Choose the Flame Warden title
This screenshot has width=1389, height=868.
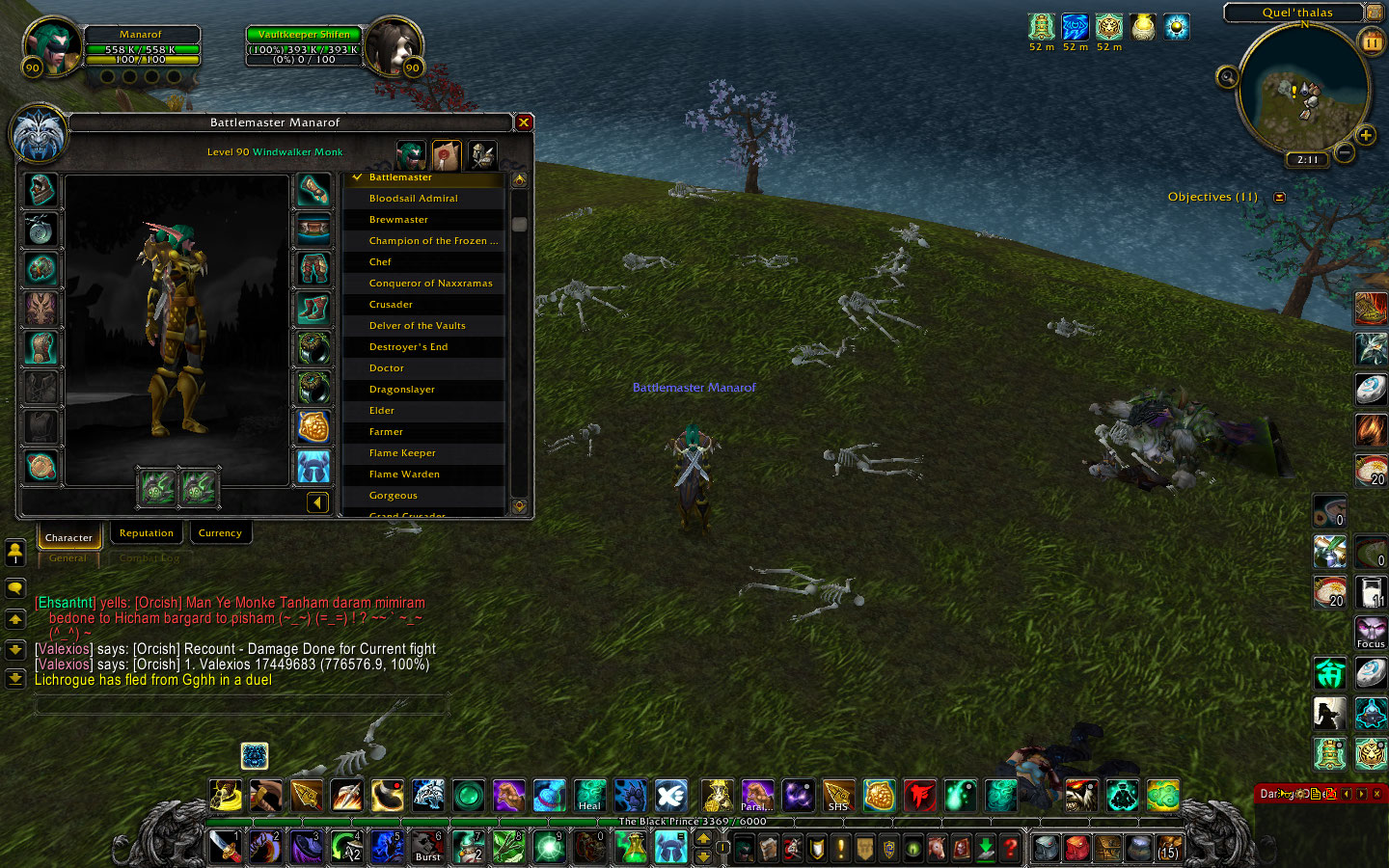click(x=404, y=475)
